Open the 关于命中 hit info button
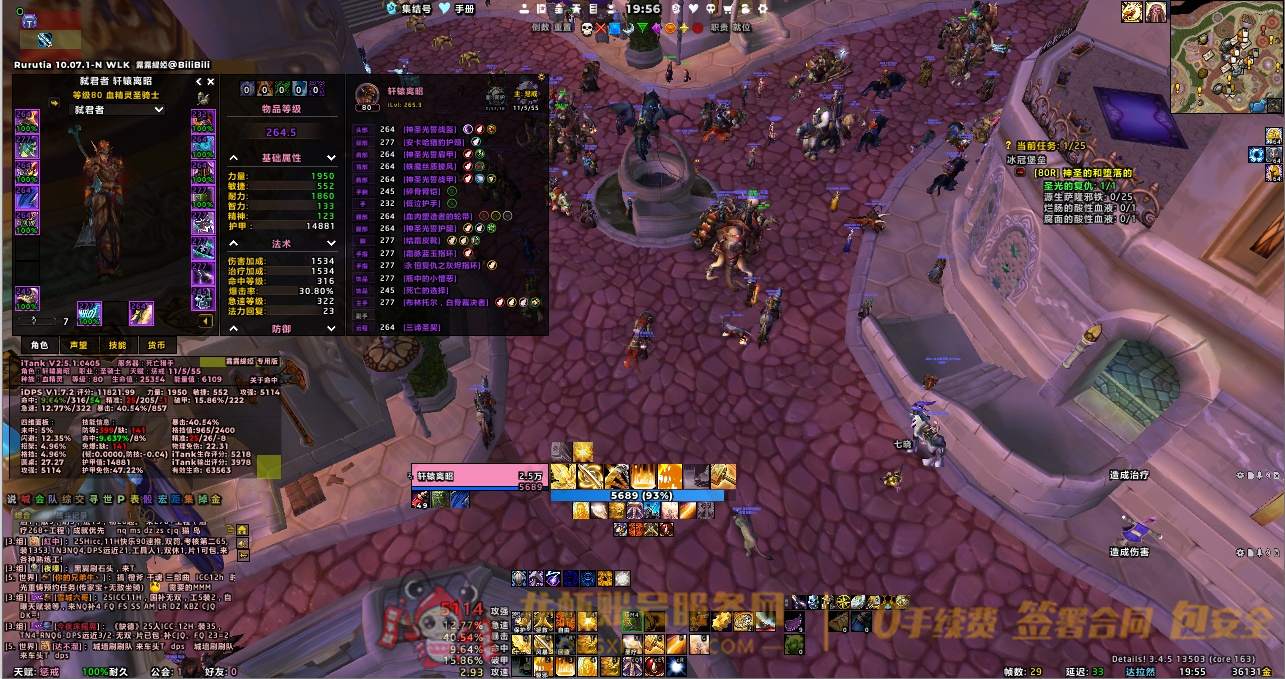The image size is (1285, 679). 263,380
